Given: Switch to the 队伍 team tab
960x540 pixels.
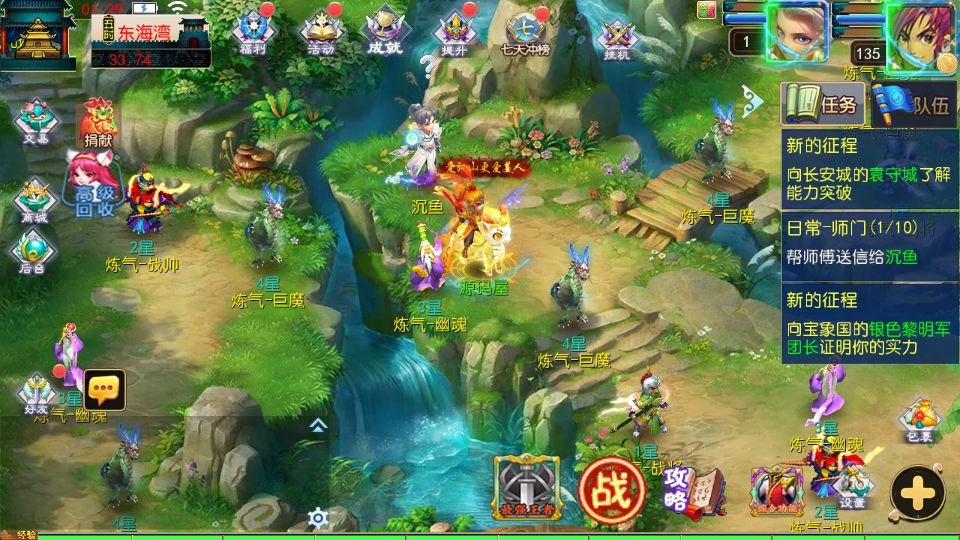Looking at the screenshot, I should pyautogui.click(x=913, y=103).
